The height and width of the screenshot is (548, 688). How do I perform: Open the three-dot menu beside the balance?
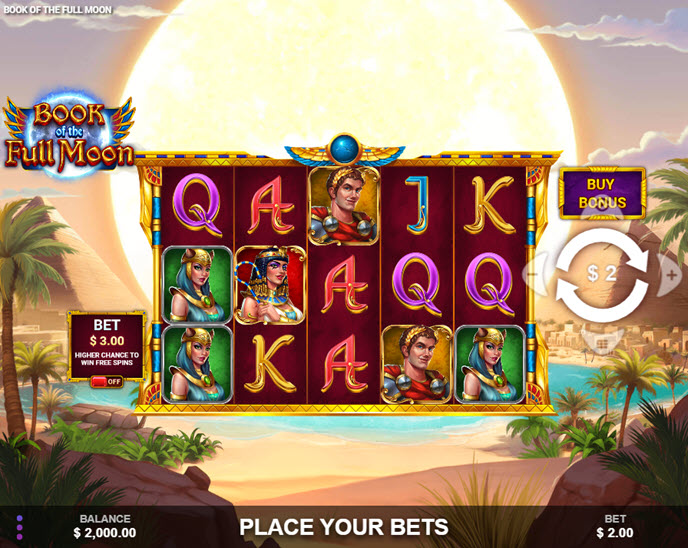coord(19,526)
